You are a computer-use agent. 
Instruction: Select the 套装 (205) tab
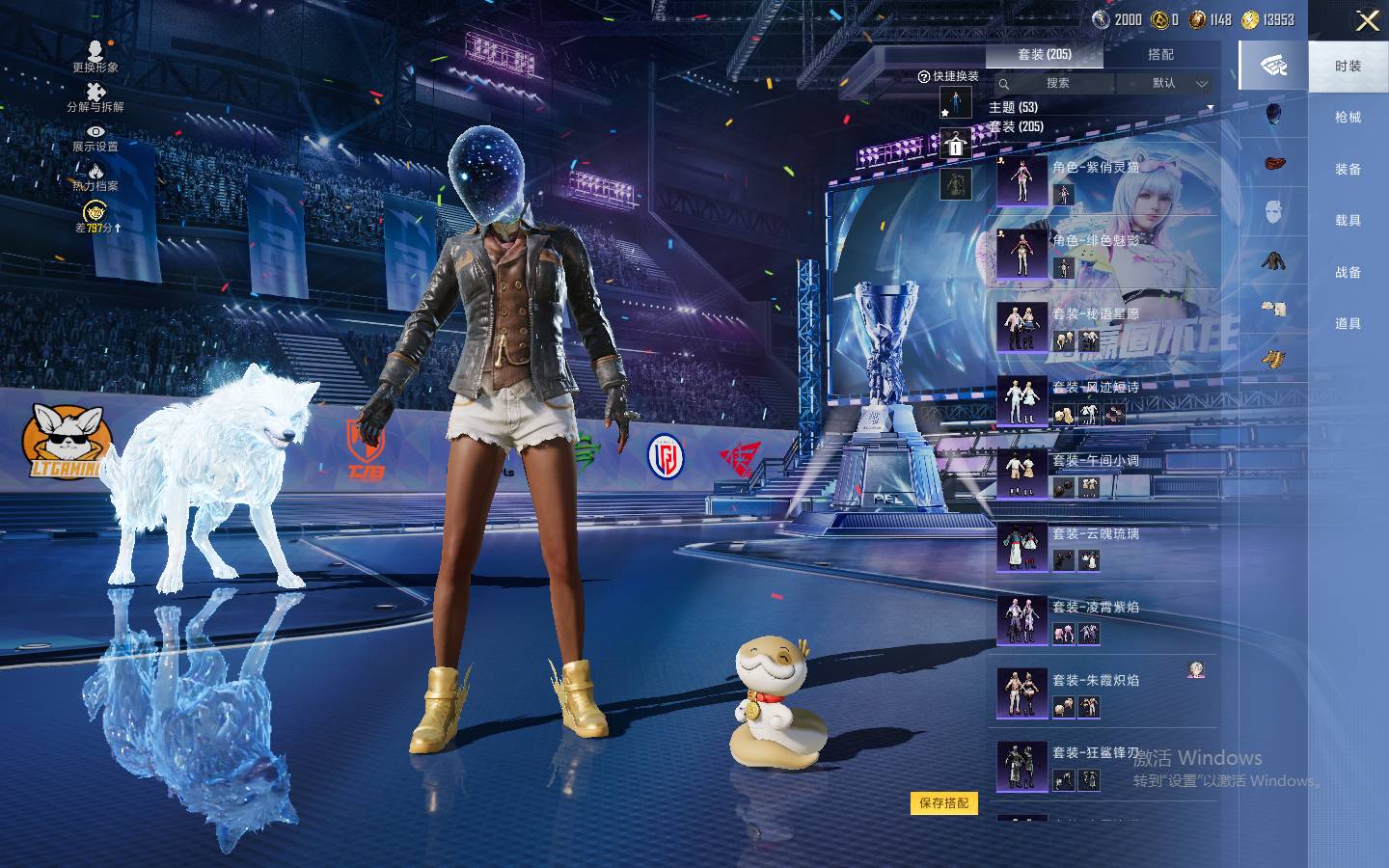[x=1045, y=55]
